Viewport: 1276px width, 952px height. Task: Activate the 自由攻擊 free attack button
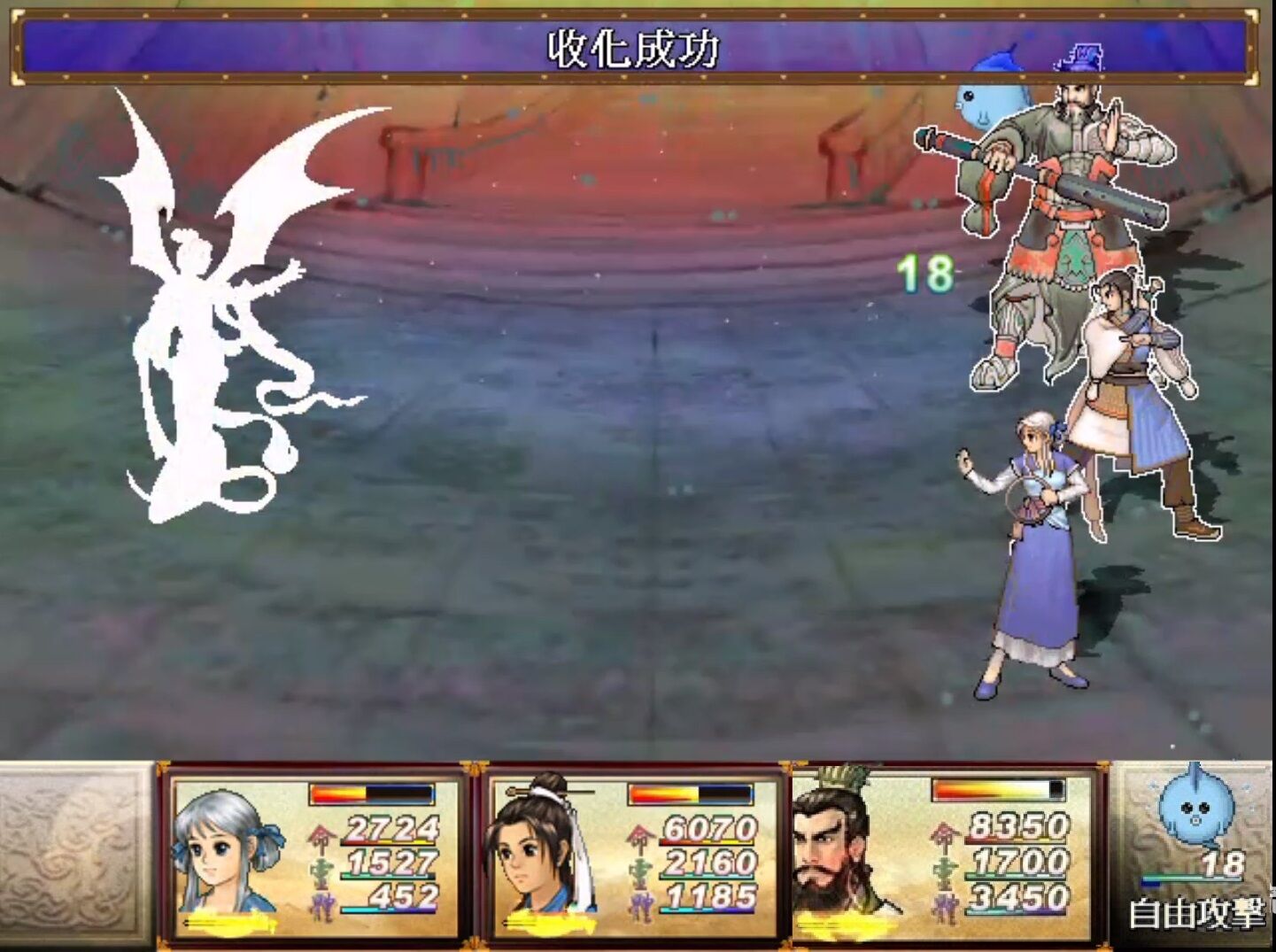pos(1196,914)
